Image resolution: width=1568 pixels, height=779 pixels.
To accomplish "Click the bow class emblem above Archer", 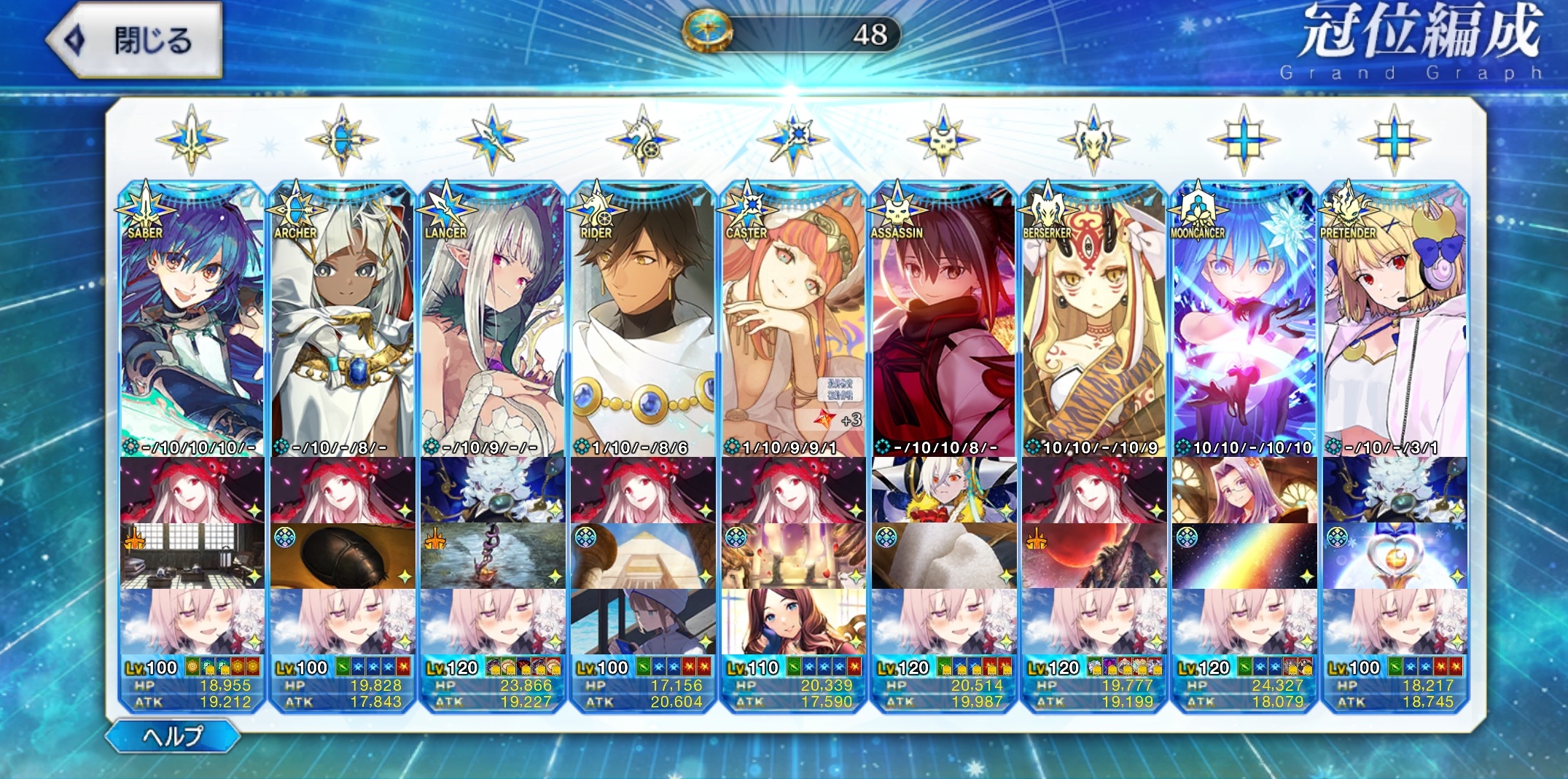I will pyautogui.click(x=342, y=139).
